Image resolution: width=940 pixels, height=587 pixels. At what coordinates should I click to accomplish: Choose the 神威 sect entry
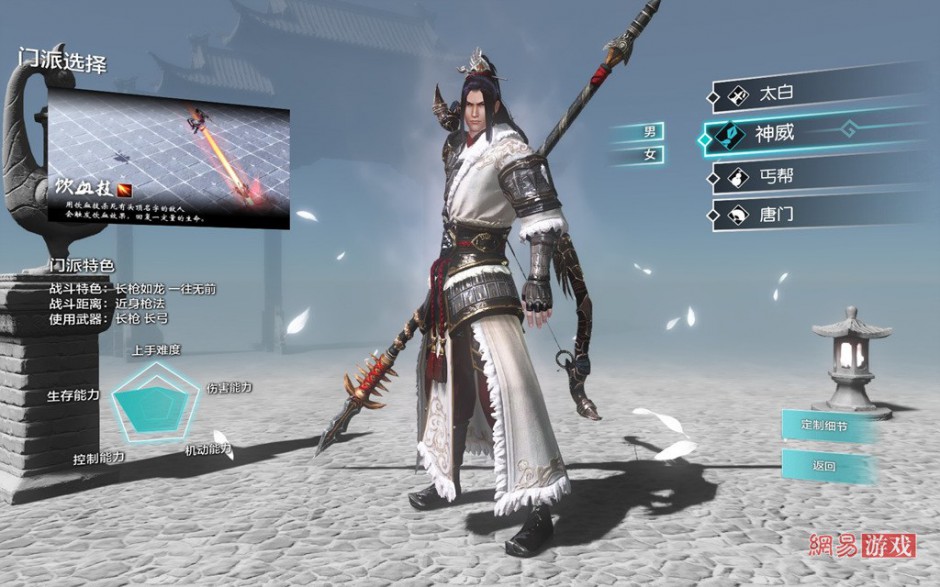pos(790,134)
